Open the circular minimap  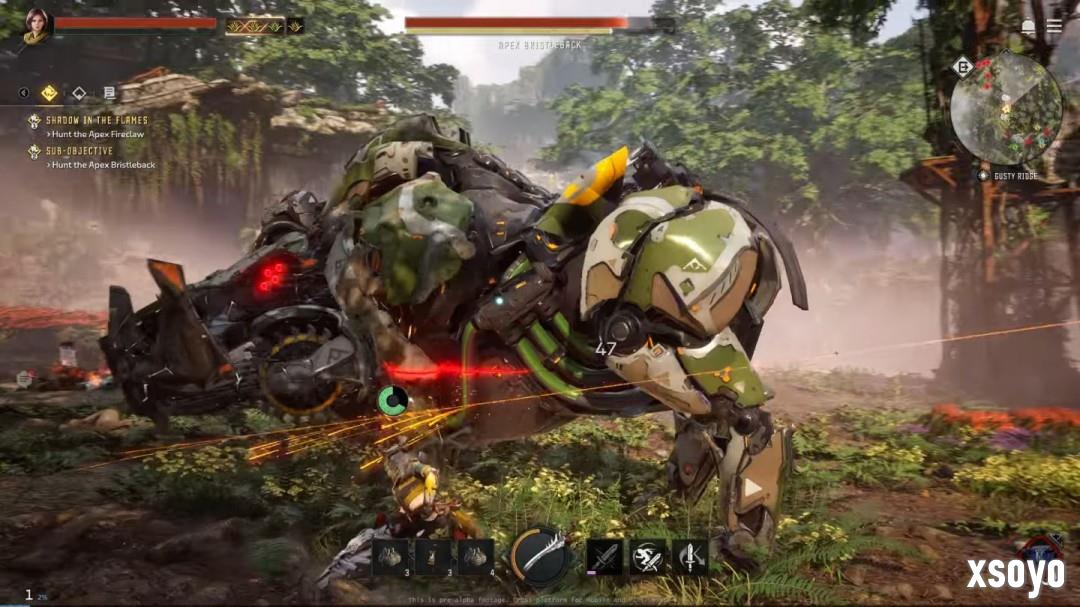point(1005,107)
